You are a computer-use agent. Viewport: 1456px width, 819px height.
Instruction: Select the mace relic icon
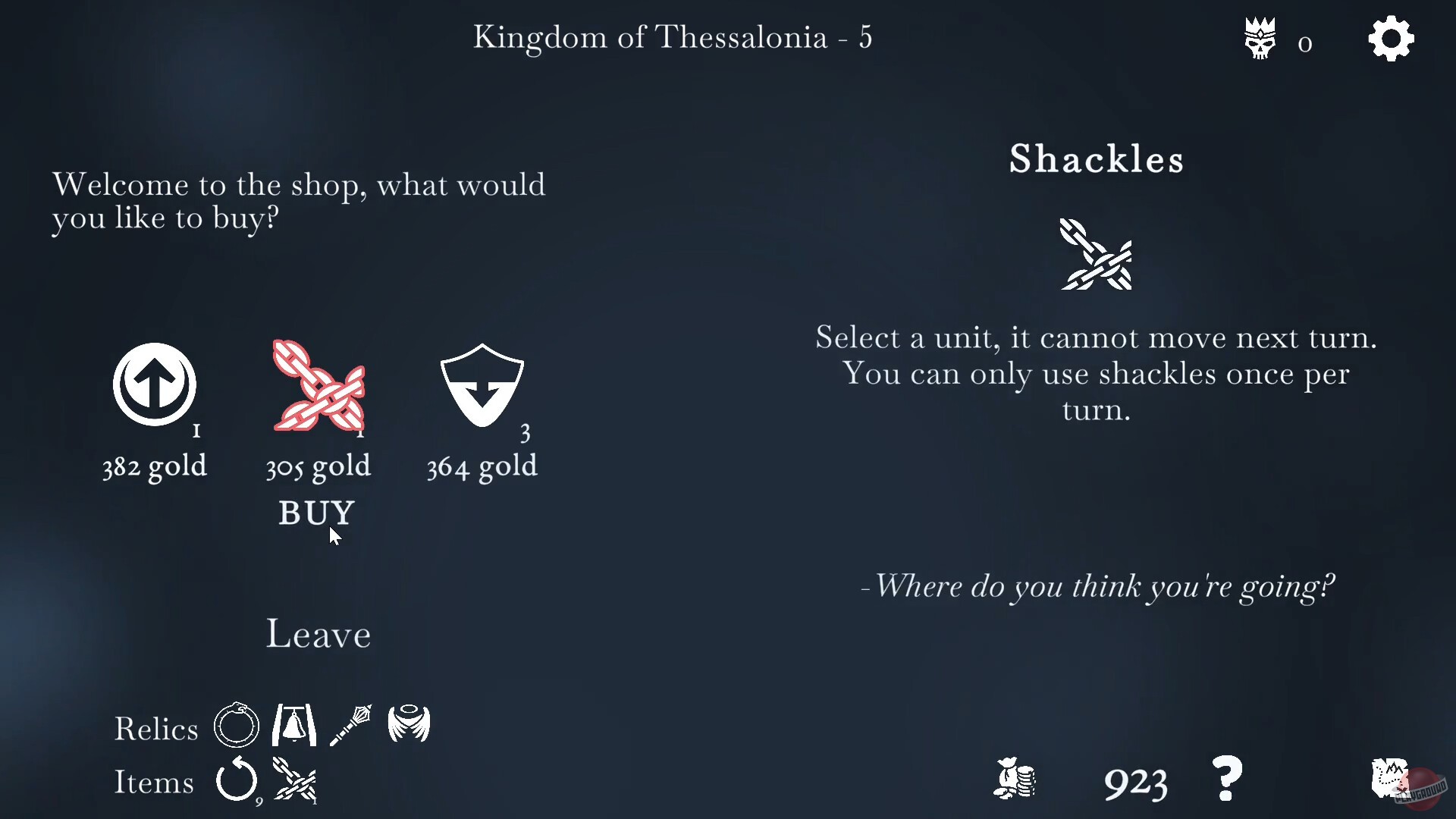[x=351, y=725]
